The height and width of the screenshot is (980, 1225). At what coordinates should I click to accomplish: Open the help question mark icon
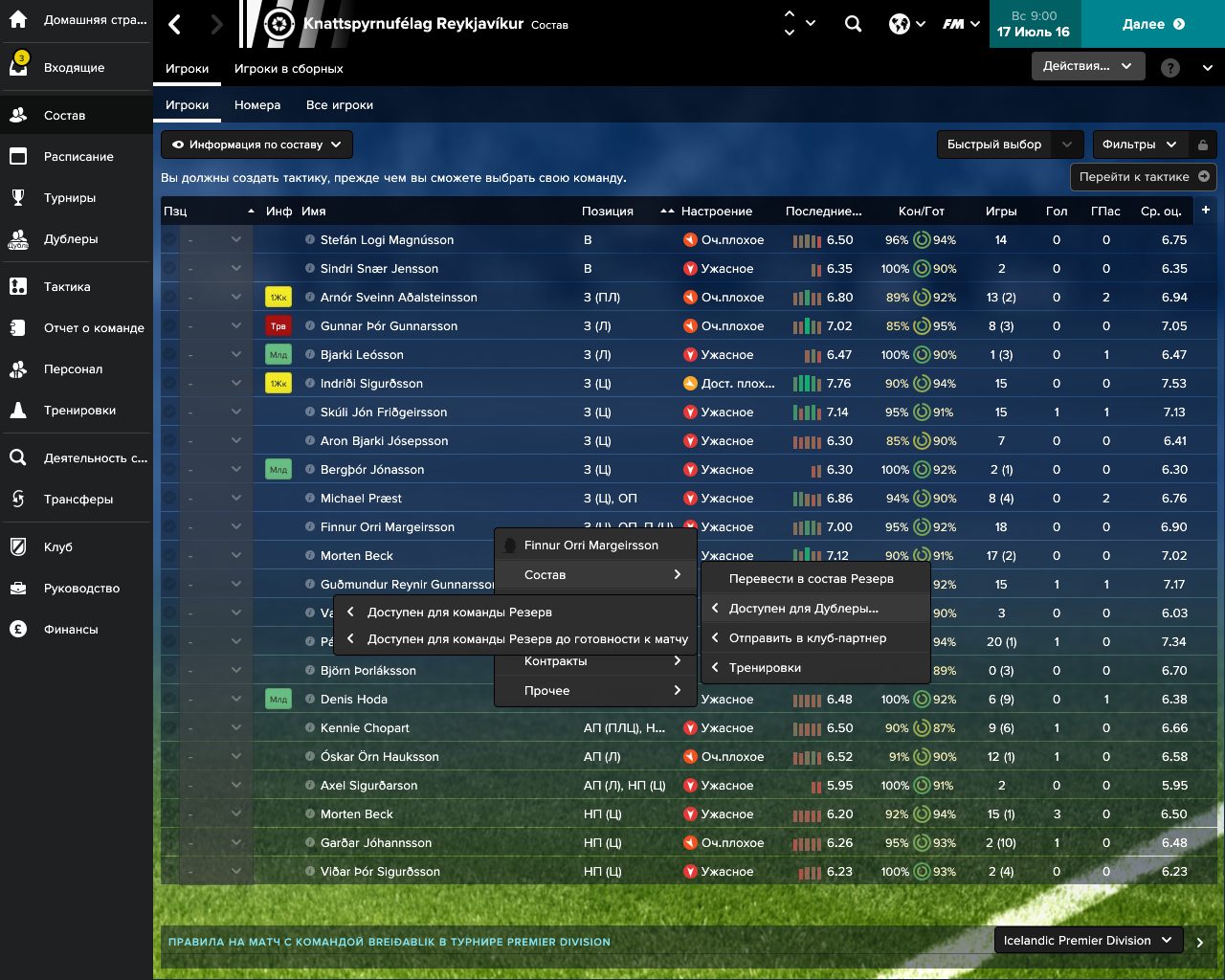(x=1169, y=67)
